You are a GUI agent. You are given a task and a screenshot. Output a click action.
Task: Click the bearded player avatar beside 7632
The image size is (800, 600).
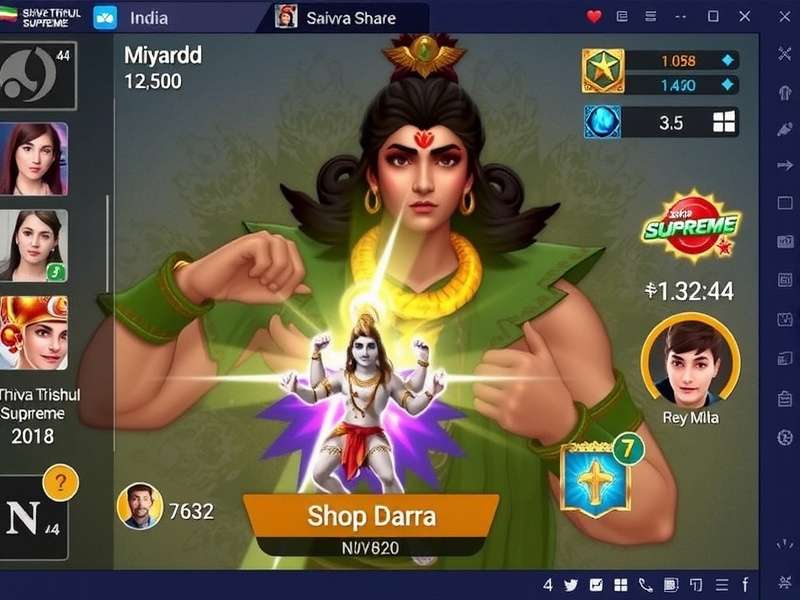coord(139,505)
